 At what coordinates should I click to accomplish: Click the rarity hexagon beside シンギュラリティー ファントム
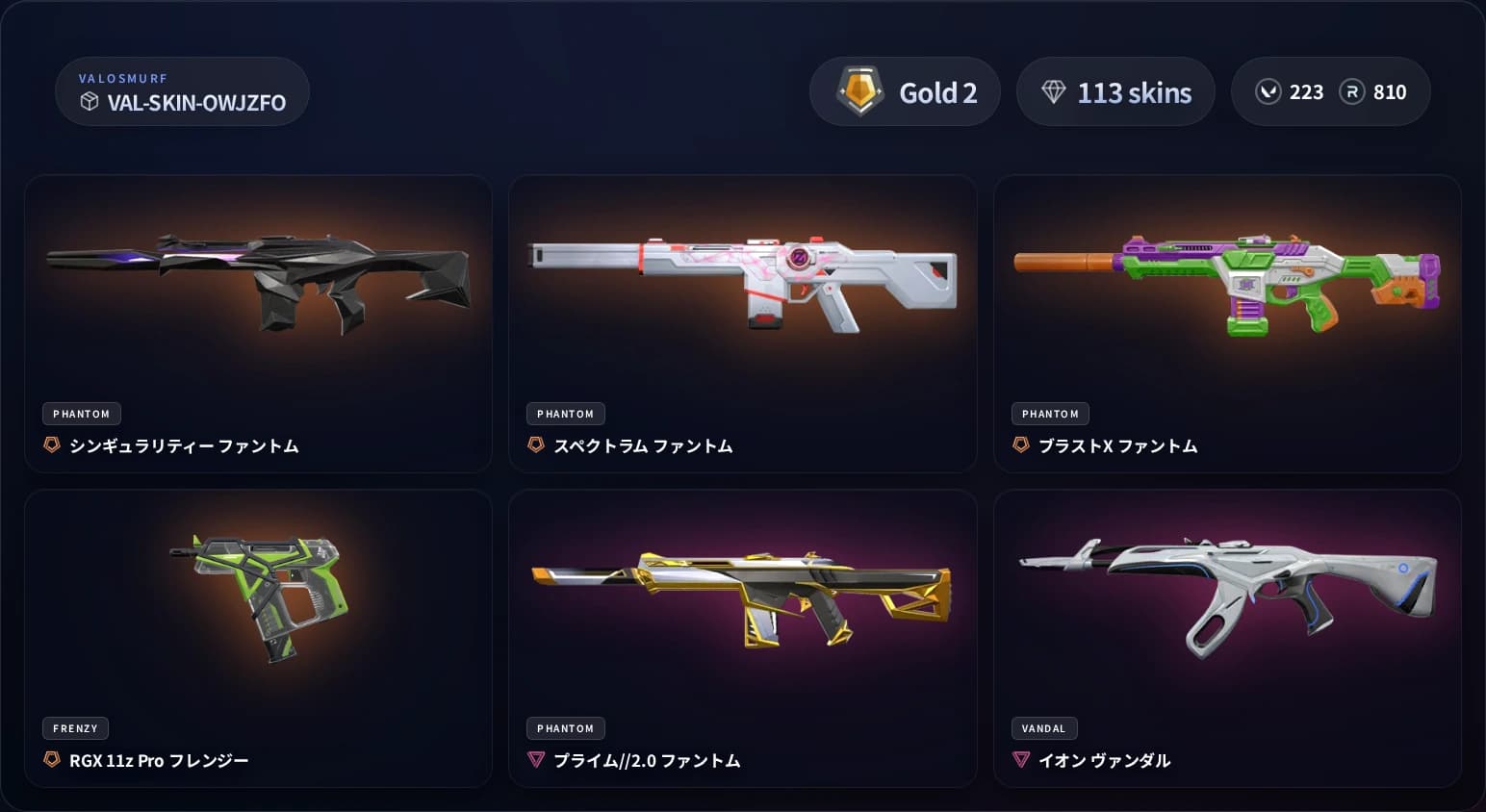tap(51, 445)
